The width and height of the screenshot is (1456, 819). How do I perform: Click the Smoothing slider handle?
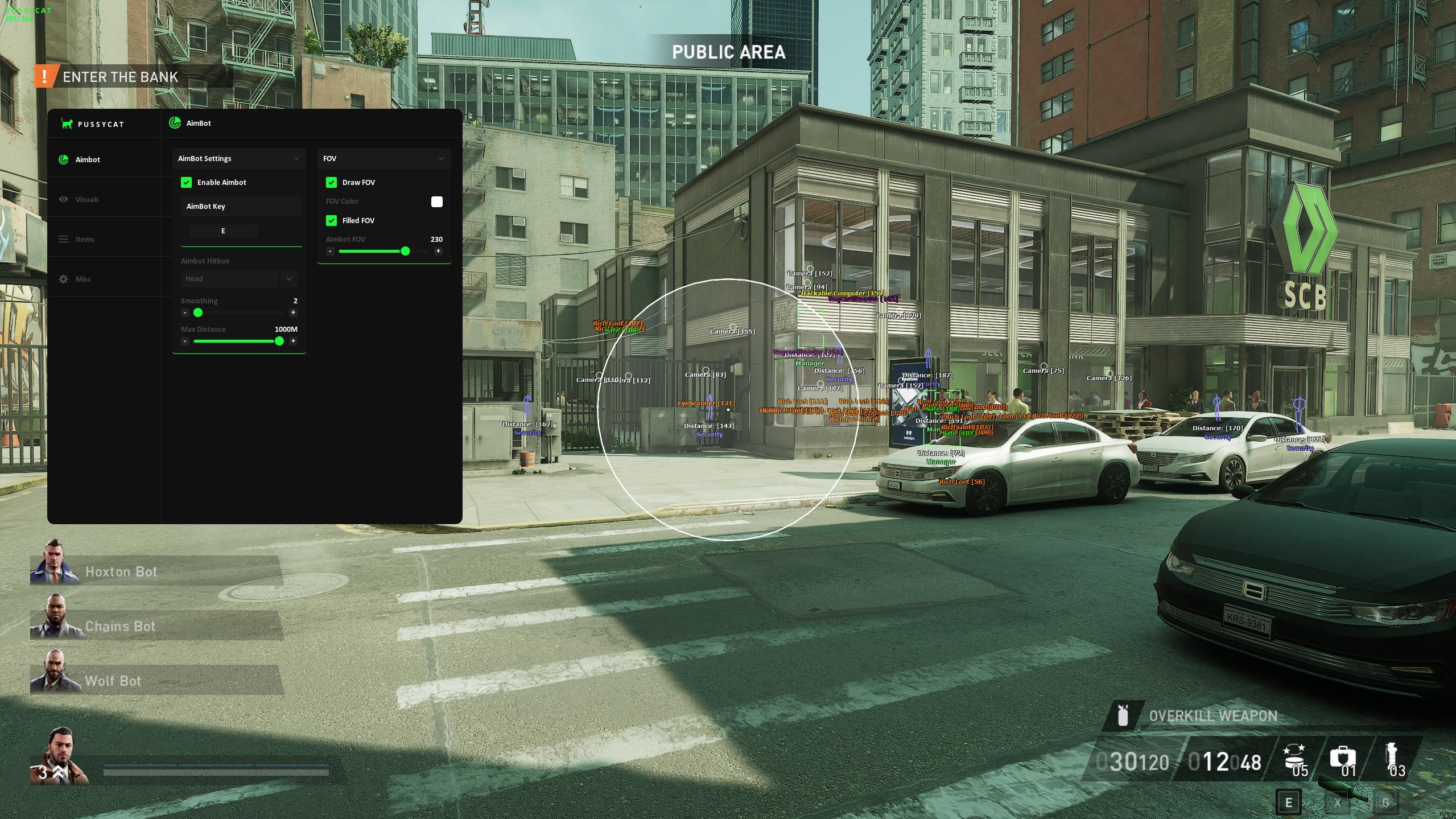[198, 312]
